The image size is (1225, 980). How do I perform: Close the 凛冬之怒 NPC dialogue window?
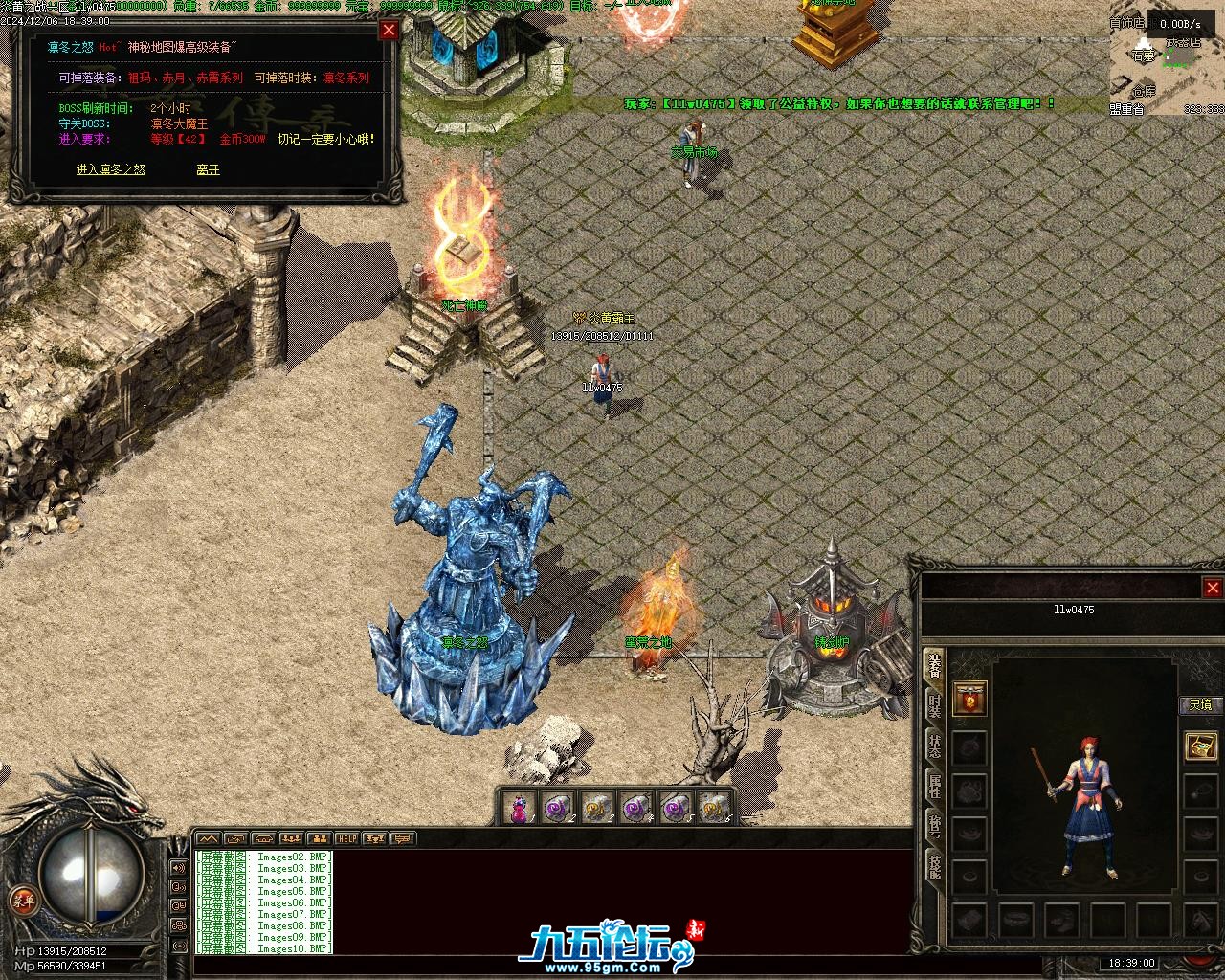click(x=389, y=30)
